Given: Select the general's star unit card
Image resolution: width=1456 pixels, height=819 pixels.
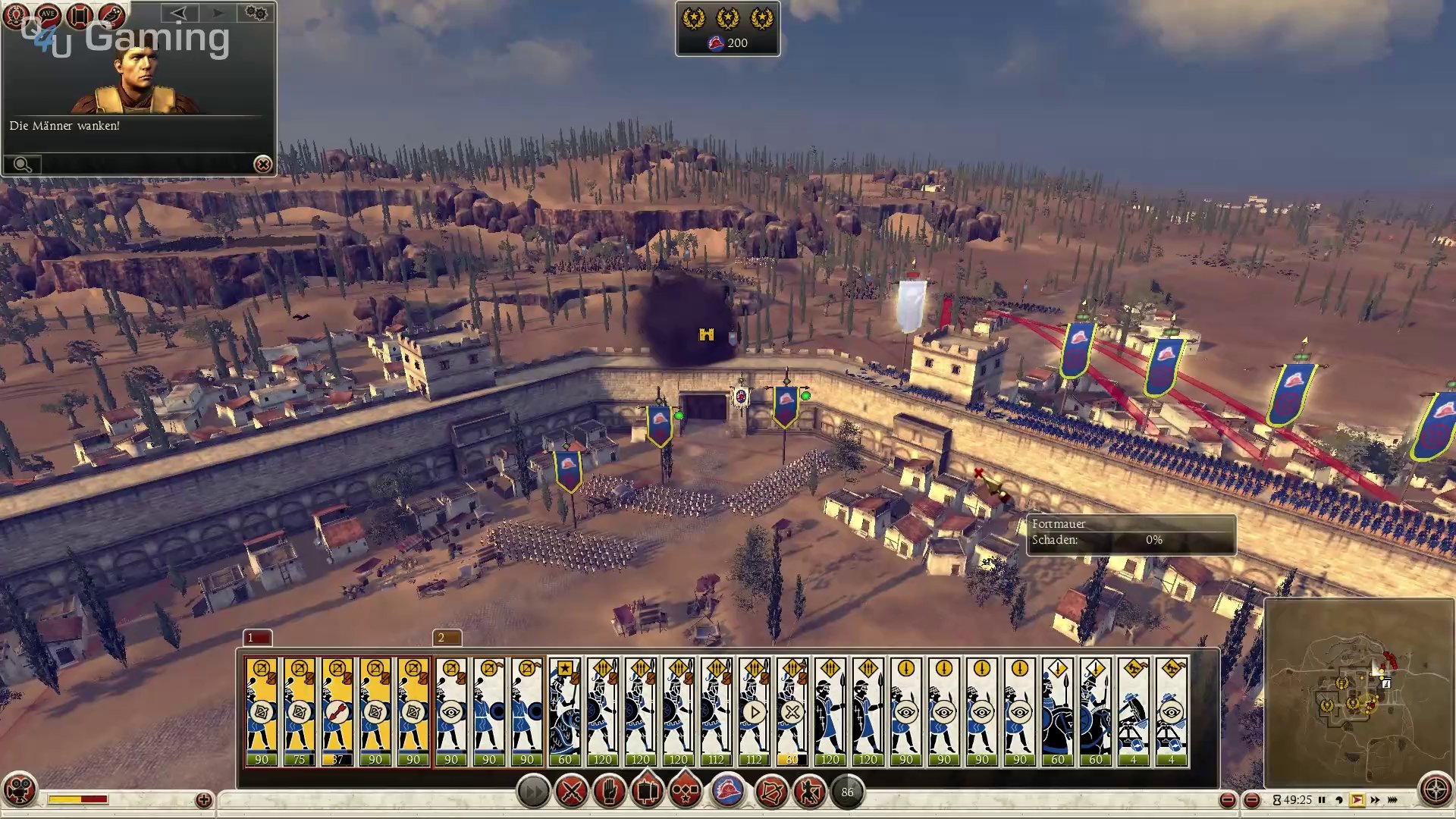Looking at the screenshot, I should pyautogui.click(x=565, y=711).
